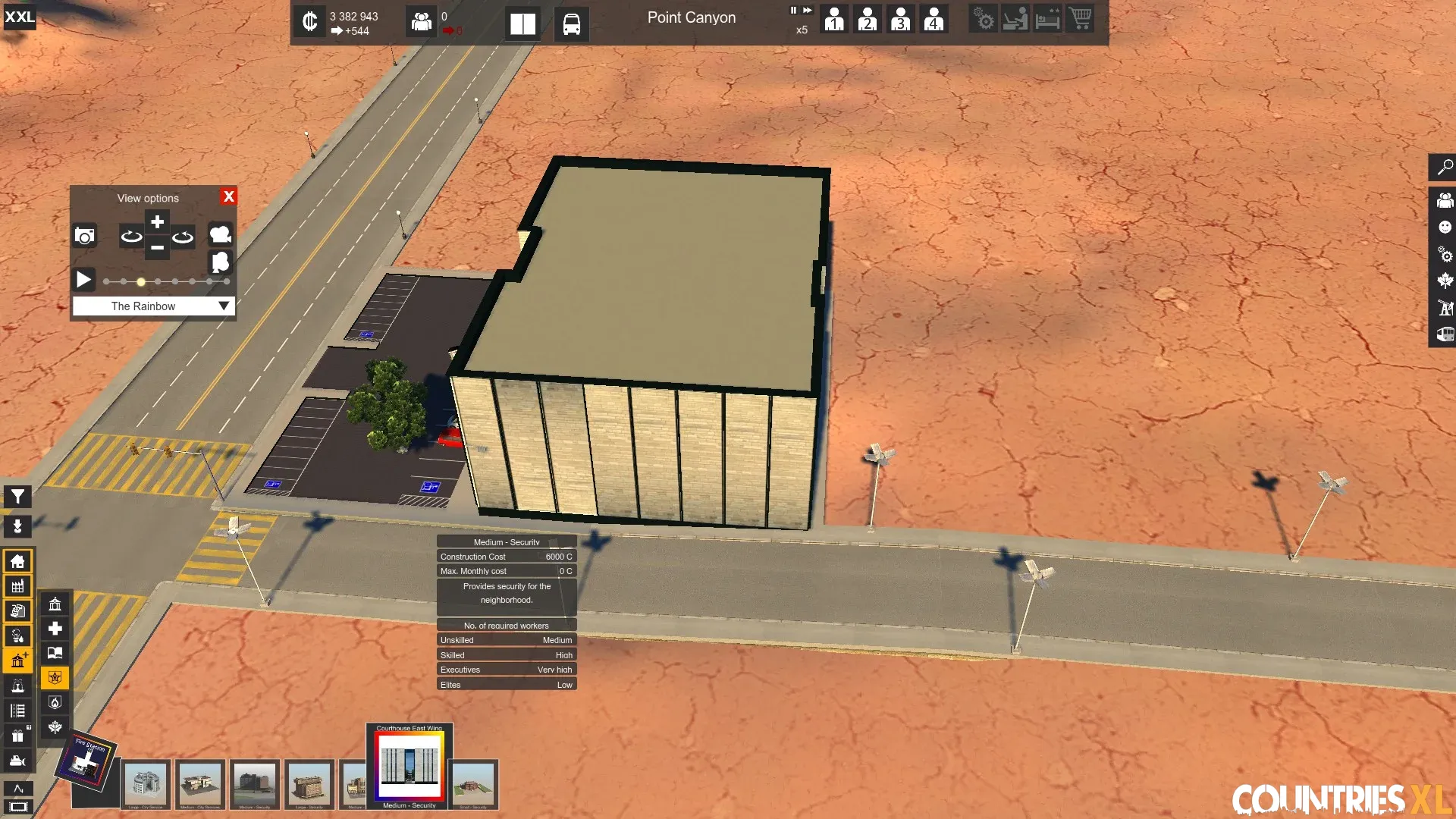Select the Courthouse East Wing building thumbnail
This screenshot has height=819, width=1456.
point(409,765)
